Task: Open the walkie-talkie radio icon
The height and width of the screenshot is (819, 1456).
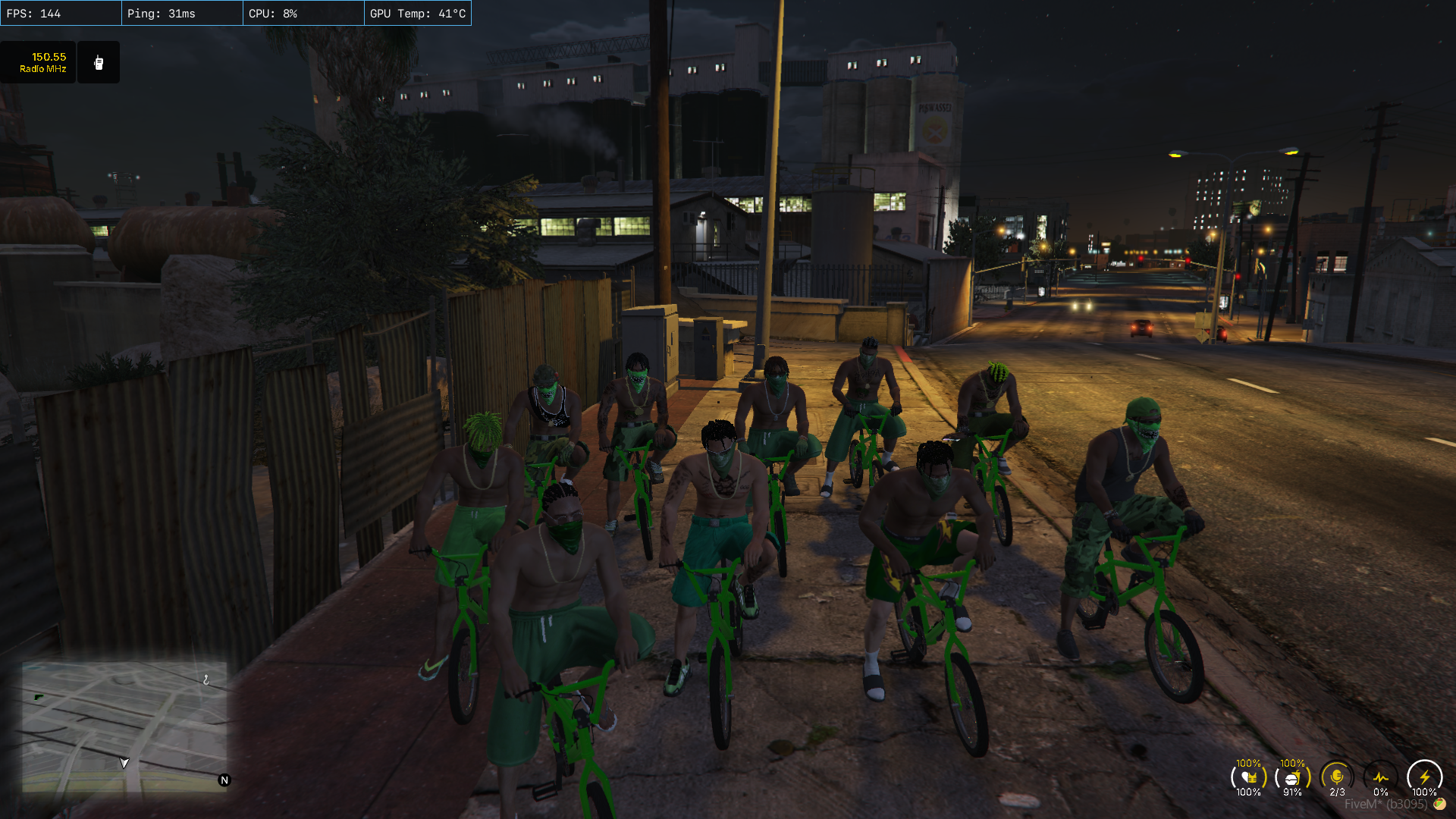Action: [99, 61]
